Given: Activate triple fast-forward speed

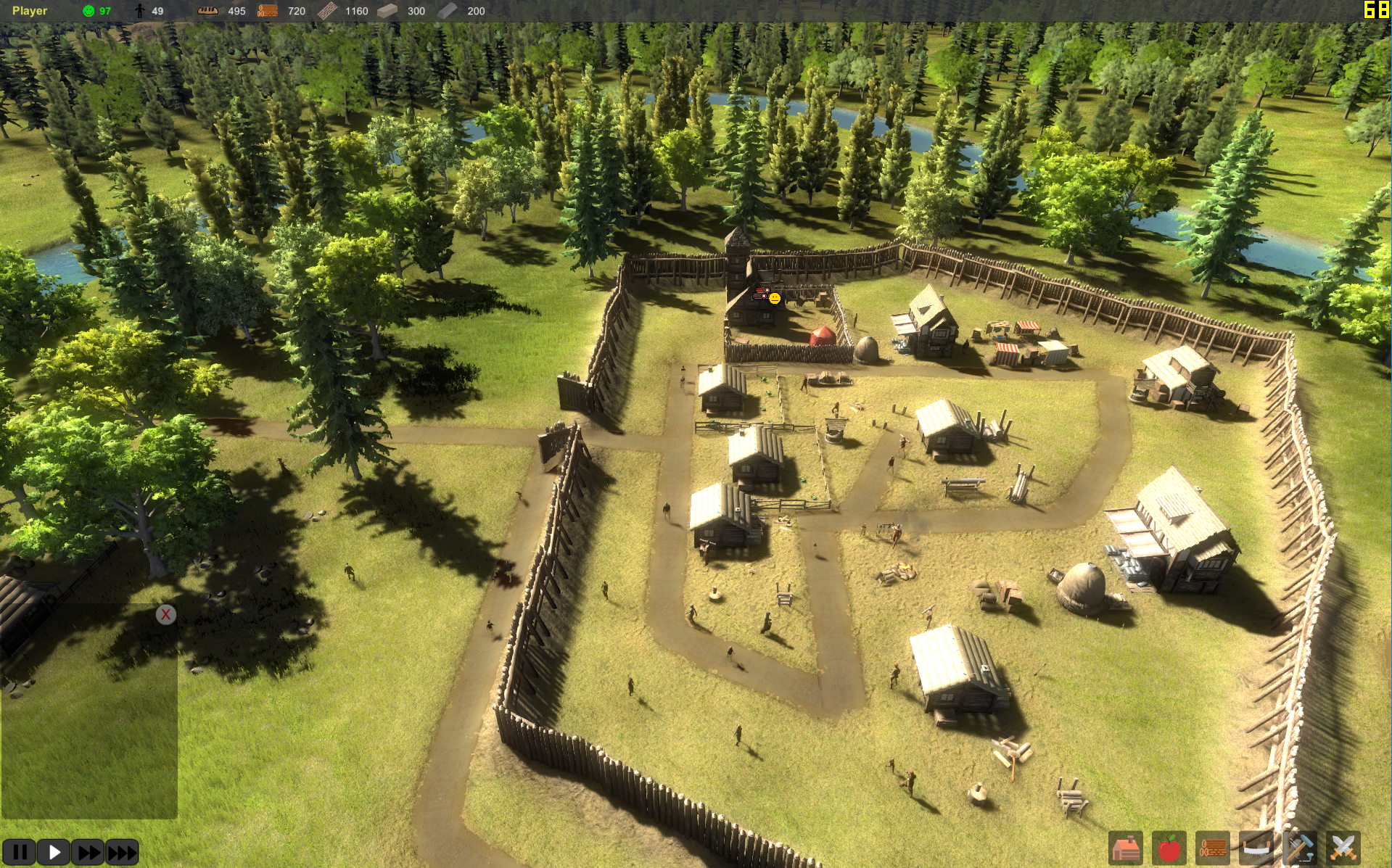Looking at the screenshot, I should 122,852.
